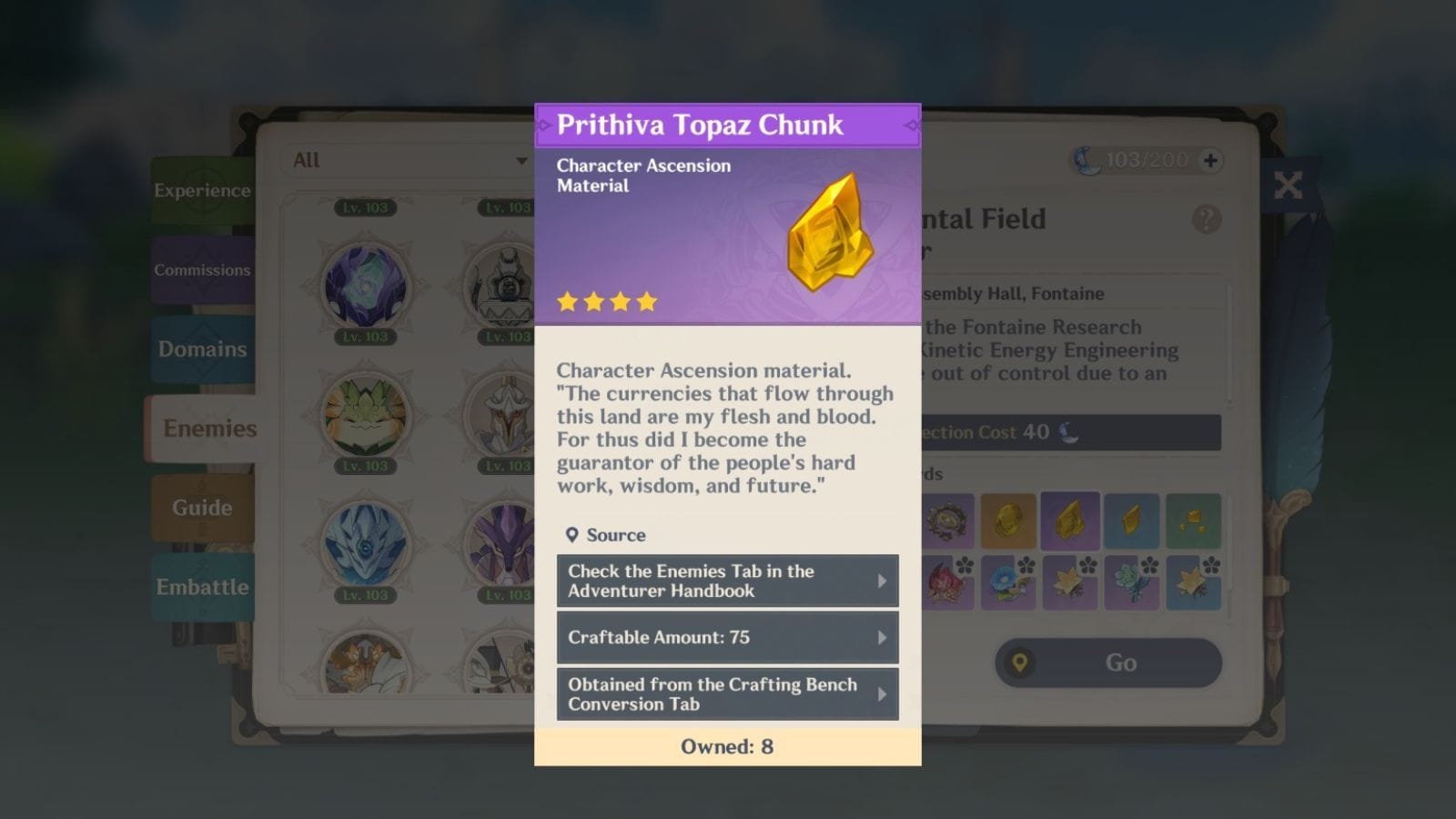
Task: Expand the Craftable Amount: 75 entry
Action: tap(727, 637)
